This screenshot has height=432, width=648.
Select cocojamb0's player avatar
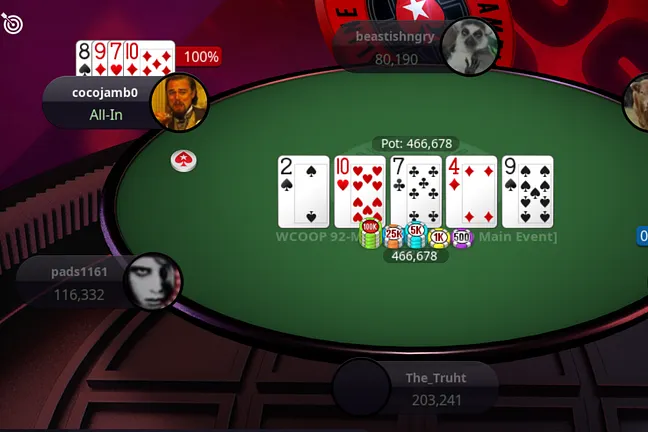(x=179, y=103)
